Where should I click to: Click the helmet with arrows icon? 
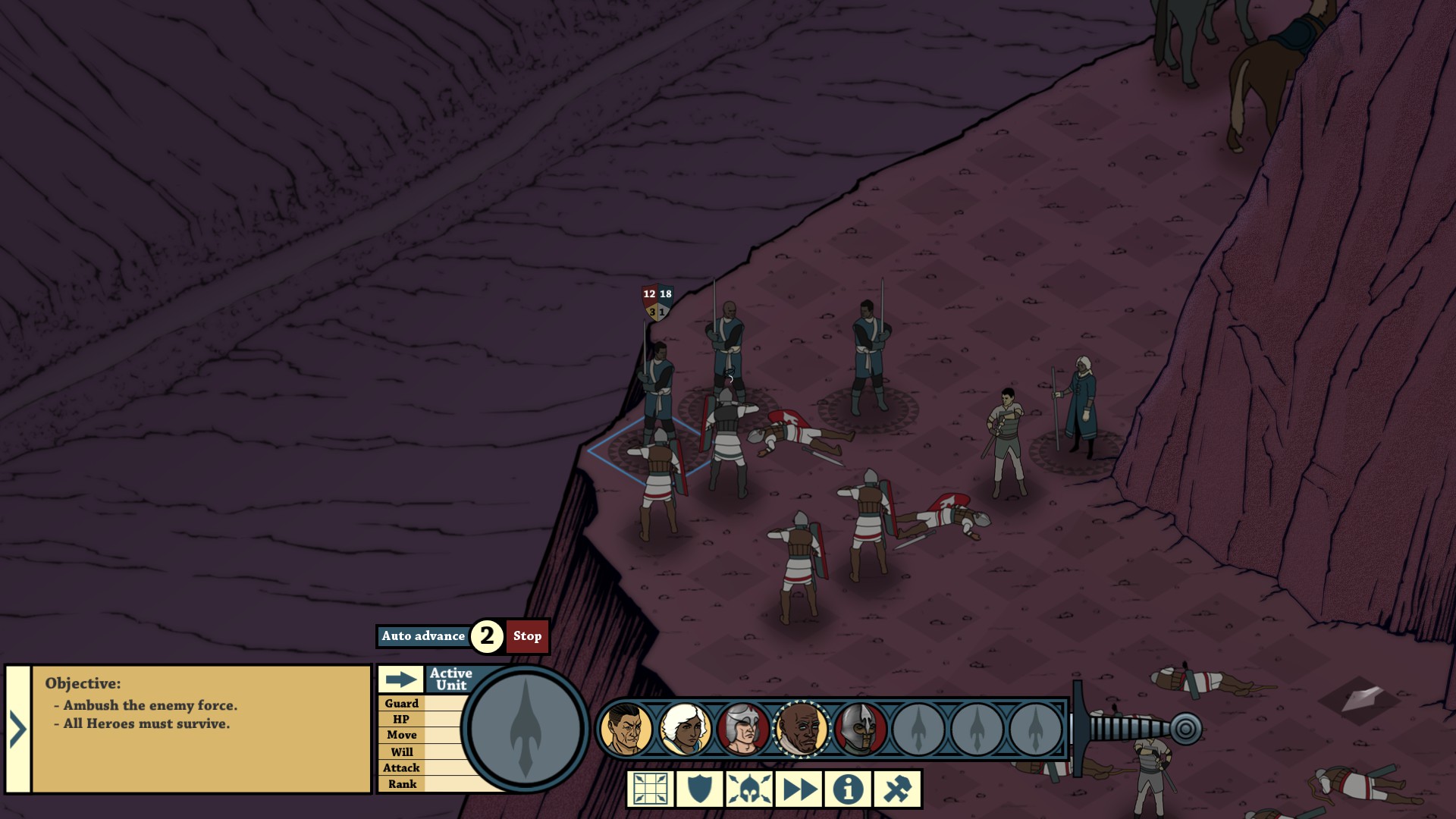[749, 789]
